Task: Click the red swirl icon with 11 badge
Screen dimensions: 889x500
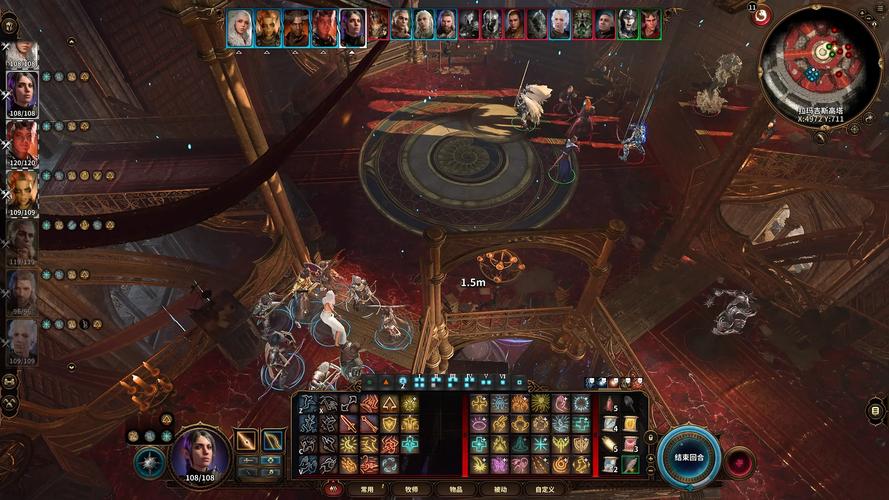Action: point(761,15)
